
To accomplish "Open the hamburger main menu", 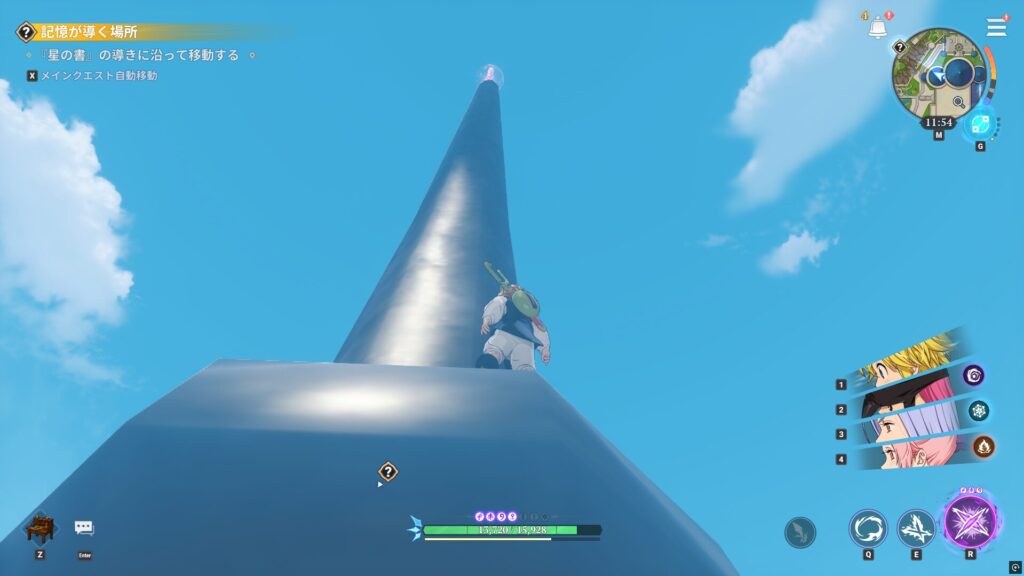I will click(x=996, y=27).
